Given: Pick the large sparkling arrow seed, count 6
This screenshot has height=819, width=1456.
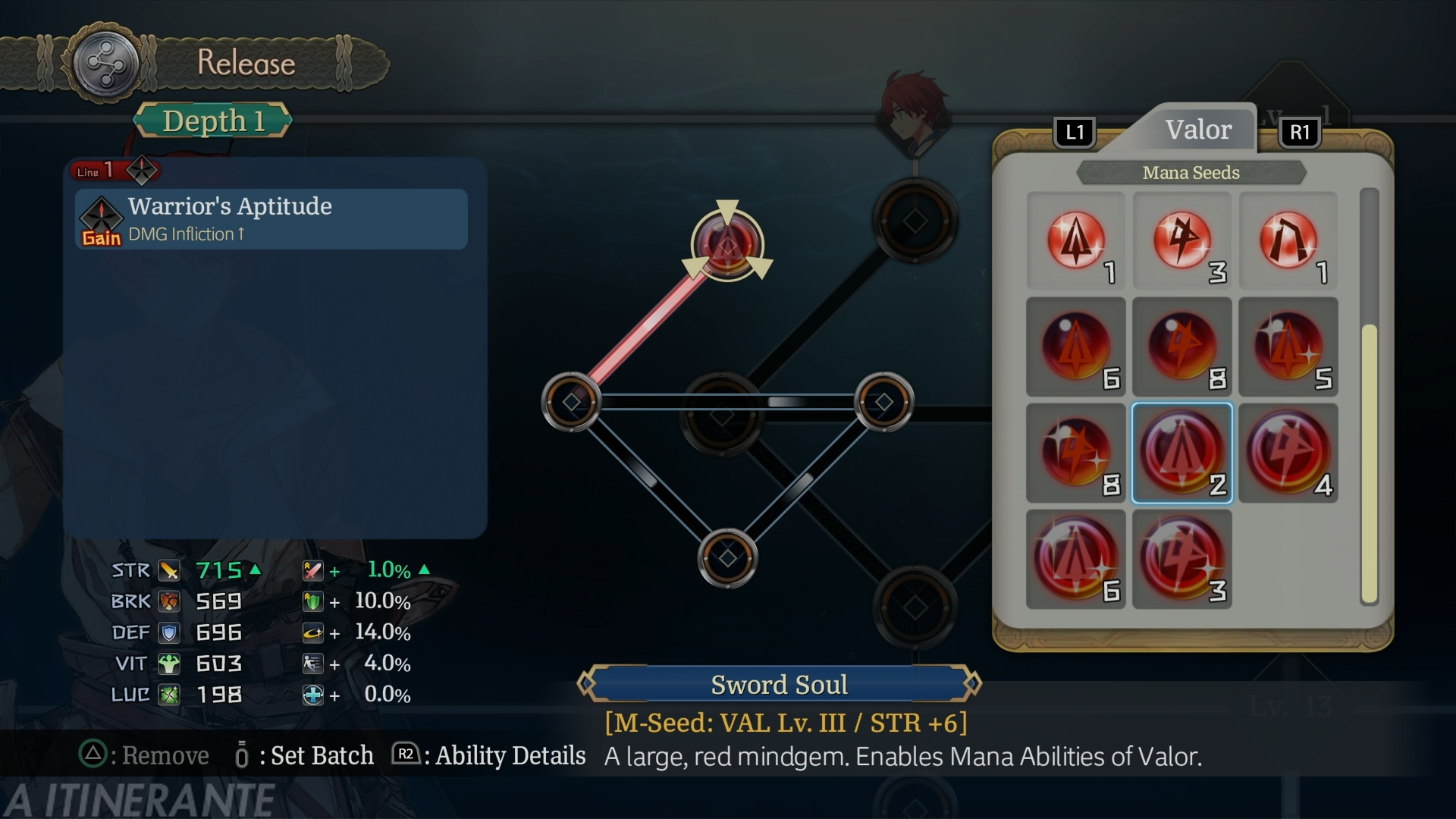Looking at the screenshot, I should [1075, 560].
